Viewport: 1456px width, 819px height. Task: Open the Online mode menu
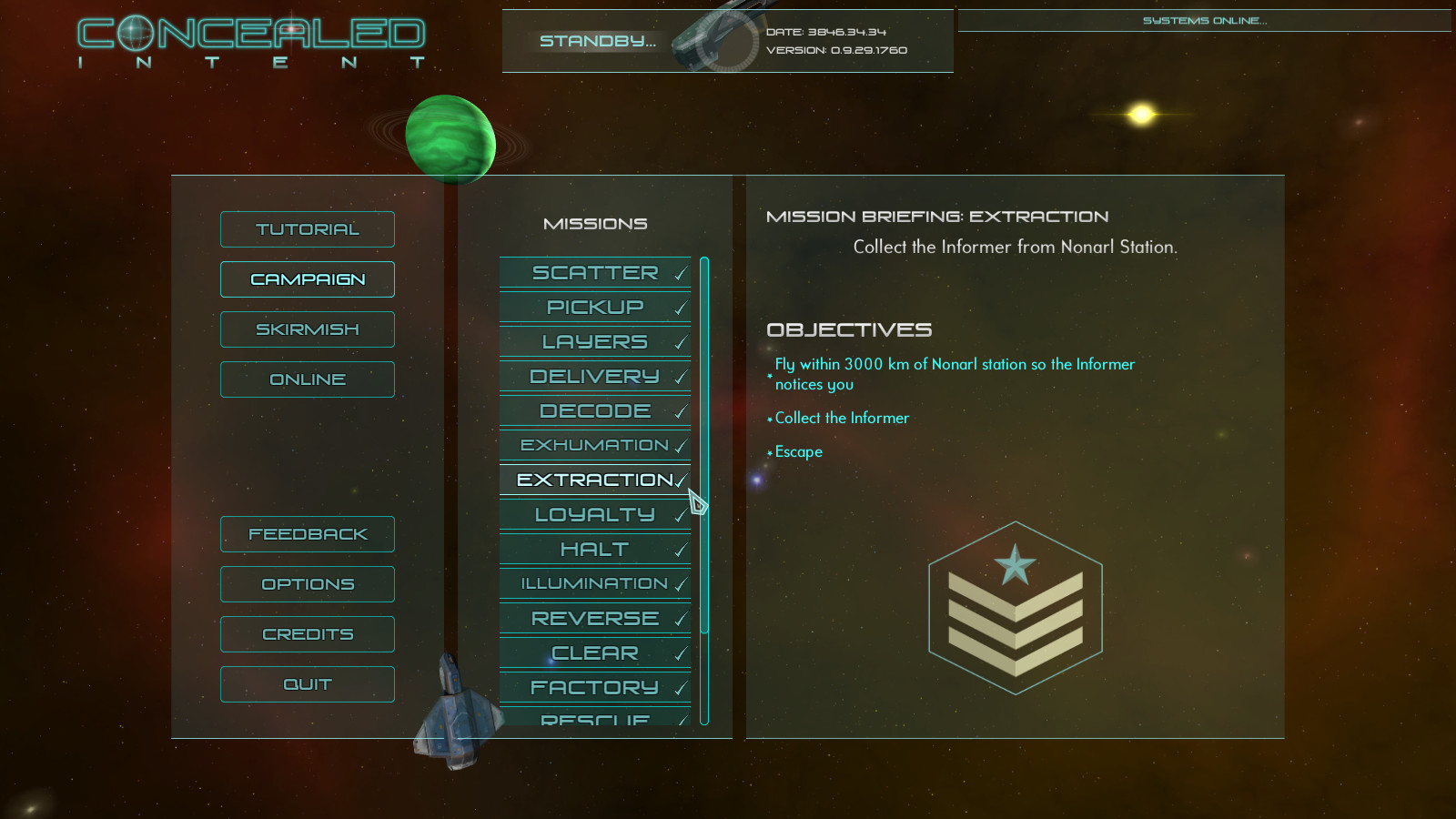click(307, 379)
